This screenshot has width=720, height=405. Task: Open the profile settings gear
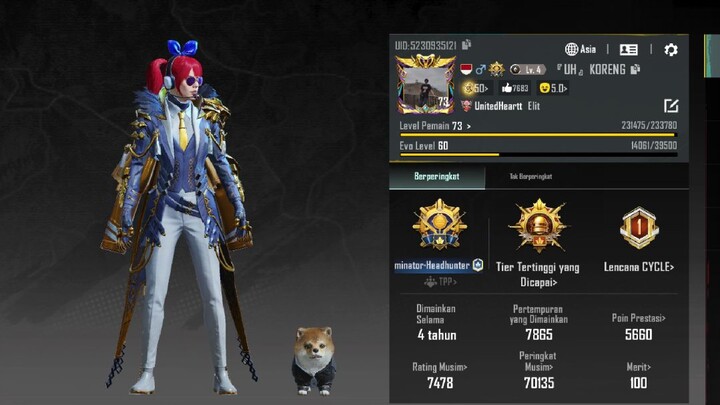click(x=670, y=49)
